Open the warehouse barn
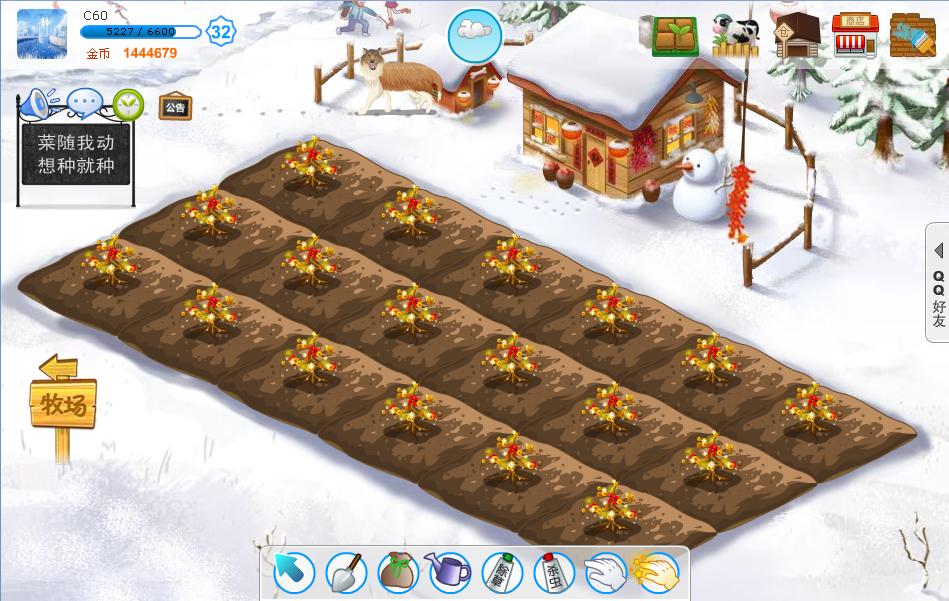This screenshot has width=949, height=601. [x=796, y=36]
